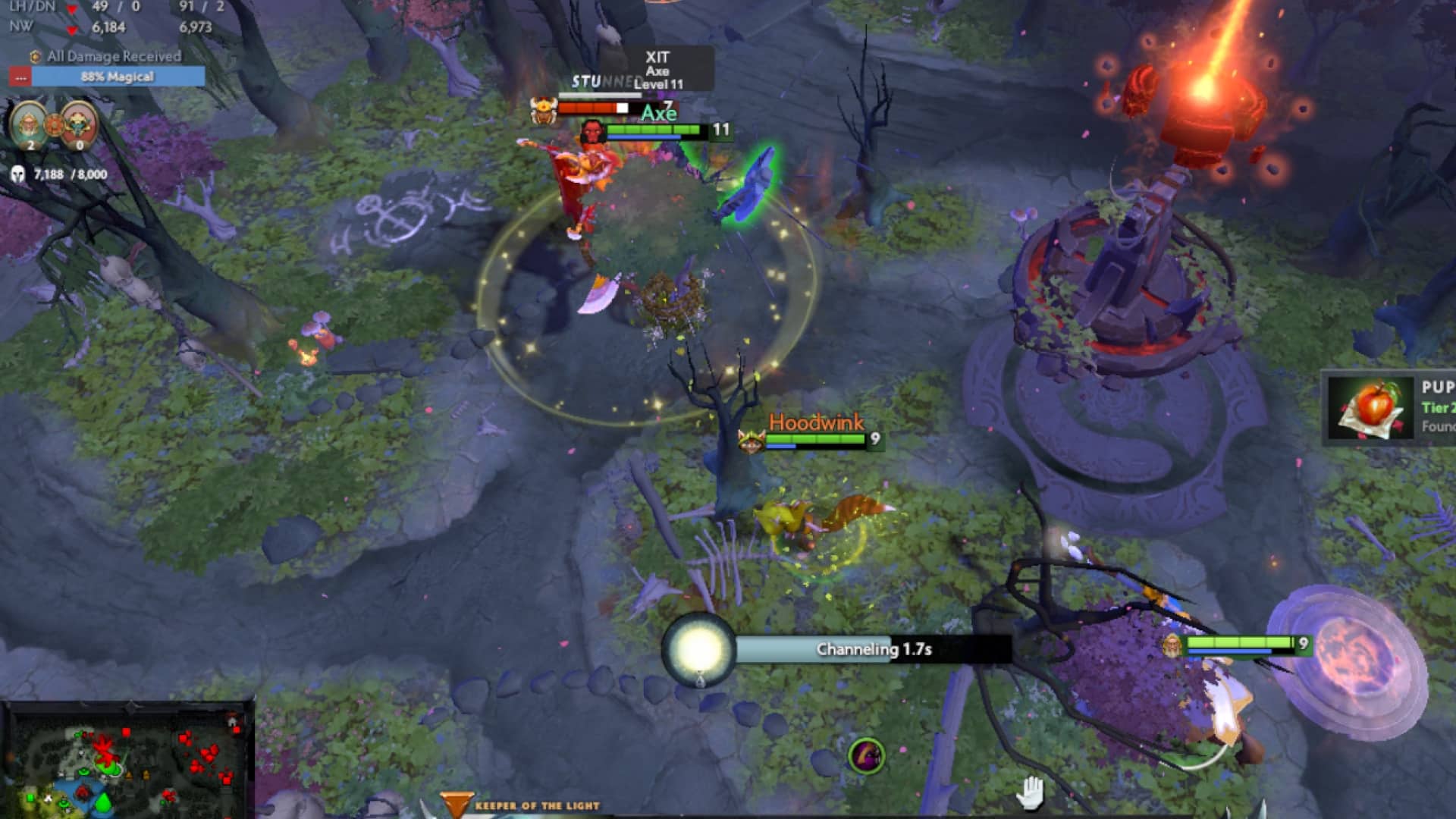This screenshot has width=1456, height=819.
Task: Click the red wheel icon between hero portraits
Action: tap(54, 124)
